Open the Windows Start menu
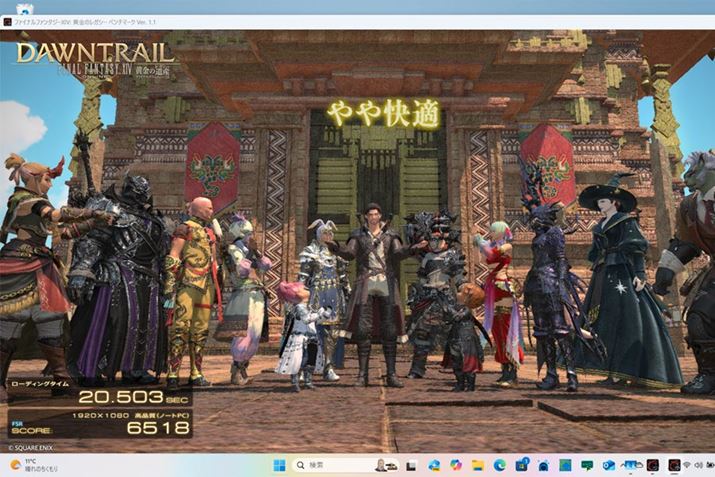The width and height of the screenshot is (715, 477). tap(279, 465)
